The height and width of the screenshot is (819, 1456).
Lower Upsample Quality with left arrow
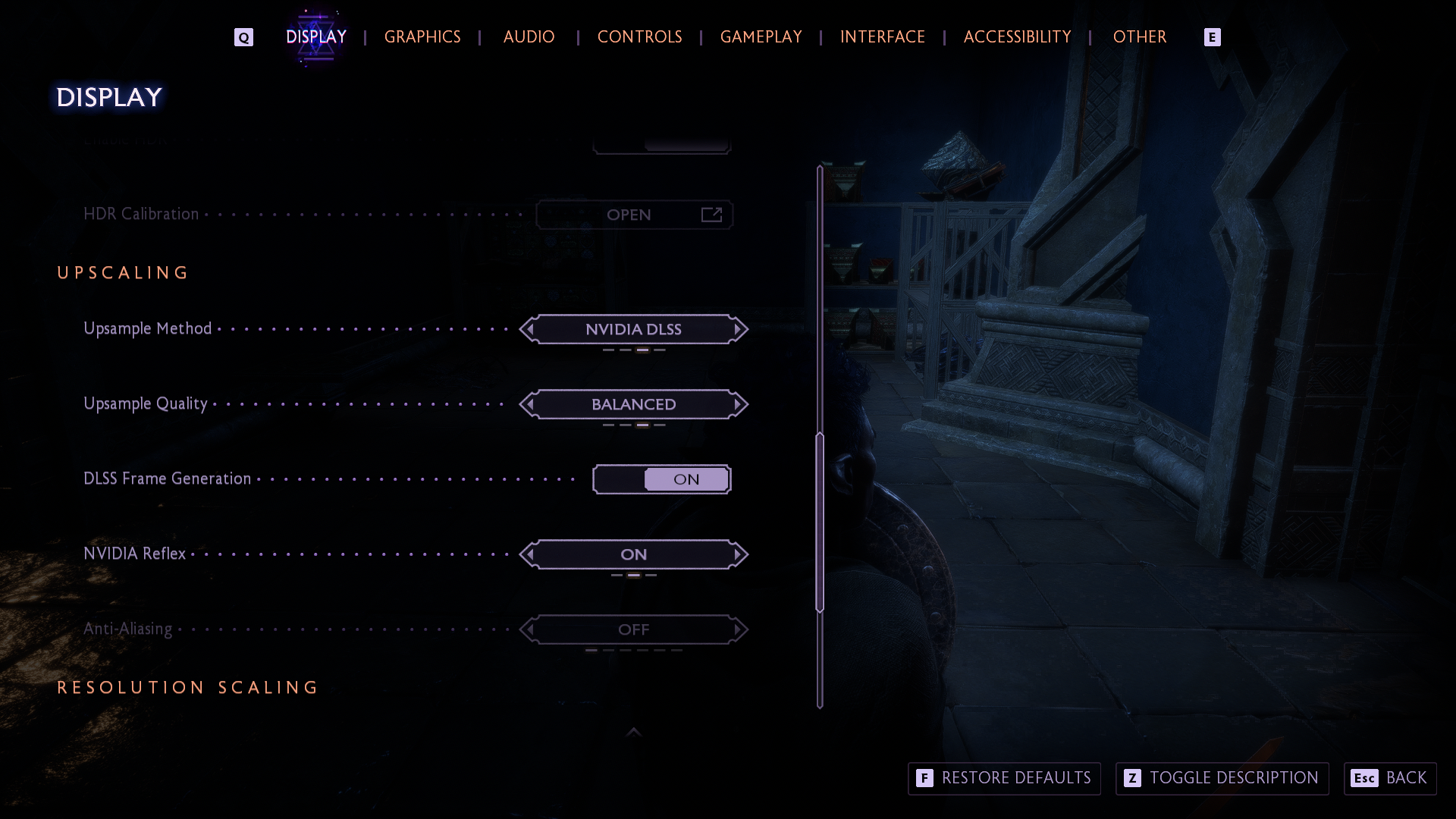pos(529,404)
